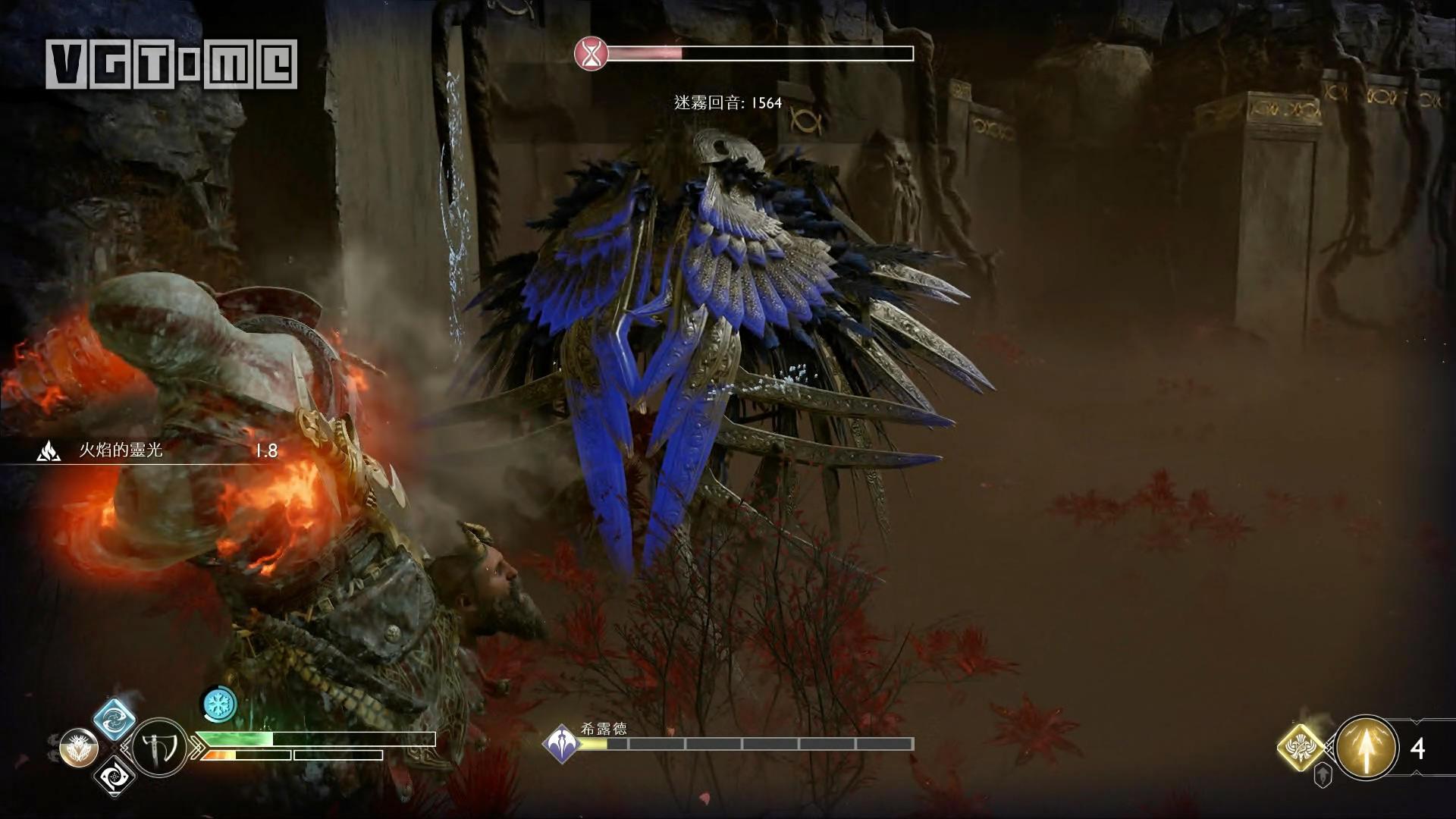Trigger the black heavy runic attack diamond
This screenshot has width=1456, height=819.
(115, 776)
